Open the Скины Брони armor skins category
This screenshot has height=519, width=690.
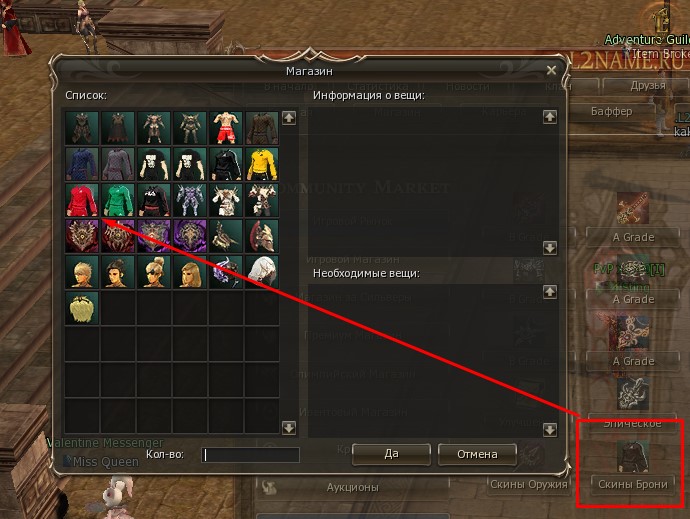click(x=633, y=467)
